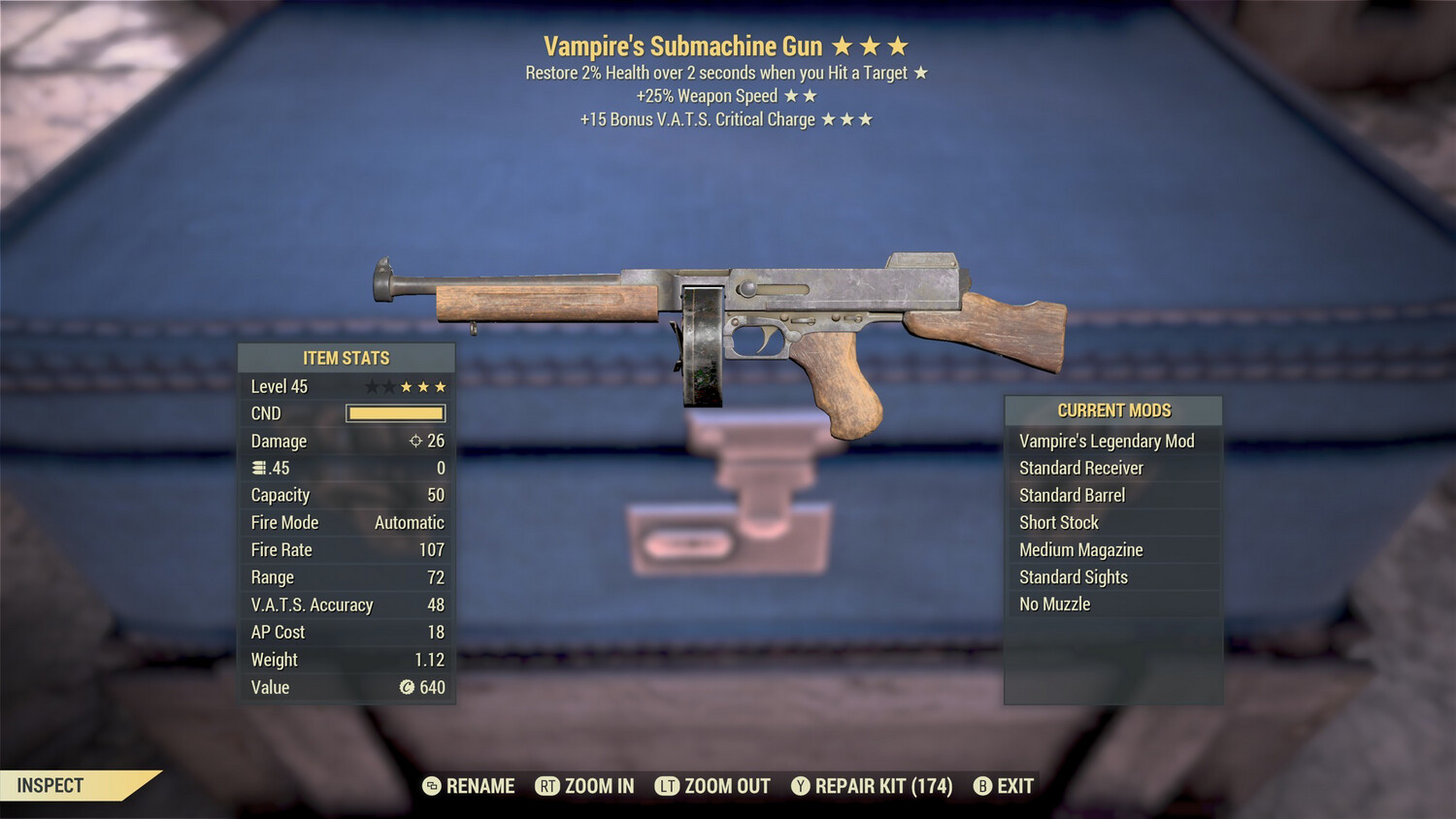
Task: Select the CURRENT MODS panel header
Action: [x=1112, y=409]
